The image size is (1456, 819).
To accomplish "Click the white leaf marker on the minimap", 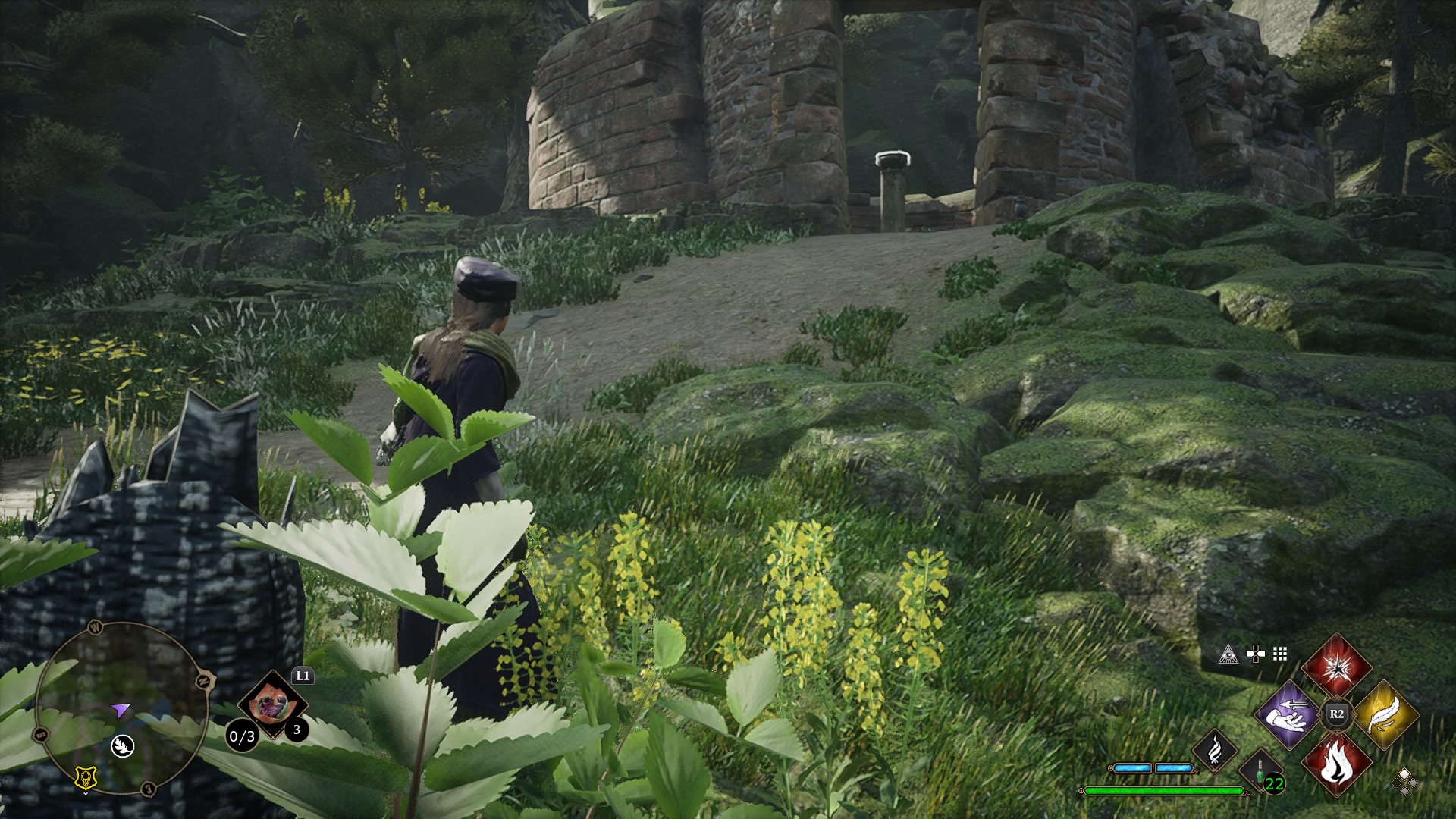I will (122, 746).
